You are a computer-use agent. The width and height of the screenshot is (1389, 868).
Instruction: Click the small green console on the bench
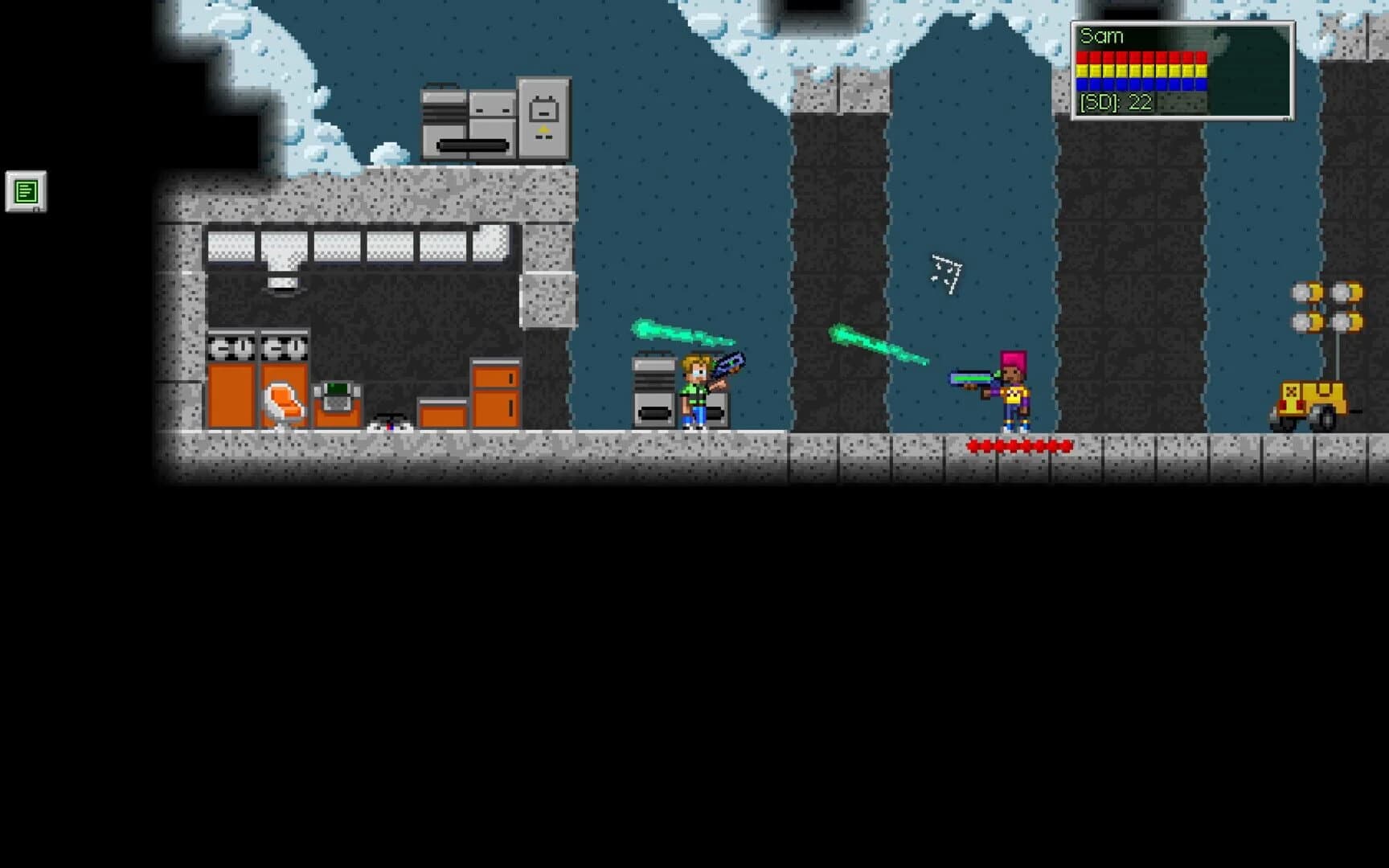click(x=338, y=390)
